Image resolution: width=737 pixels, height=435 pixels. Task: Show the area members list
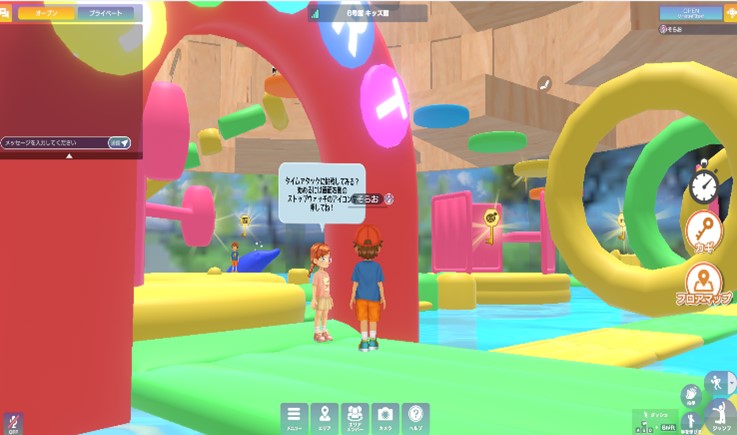click(x=355, y=416)
